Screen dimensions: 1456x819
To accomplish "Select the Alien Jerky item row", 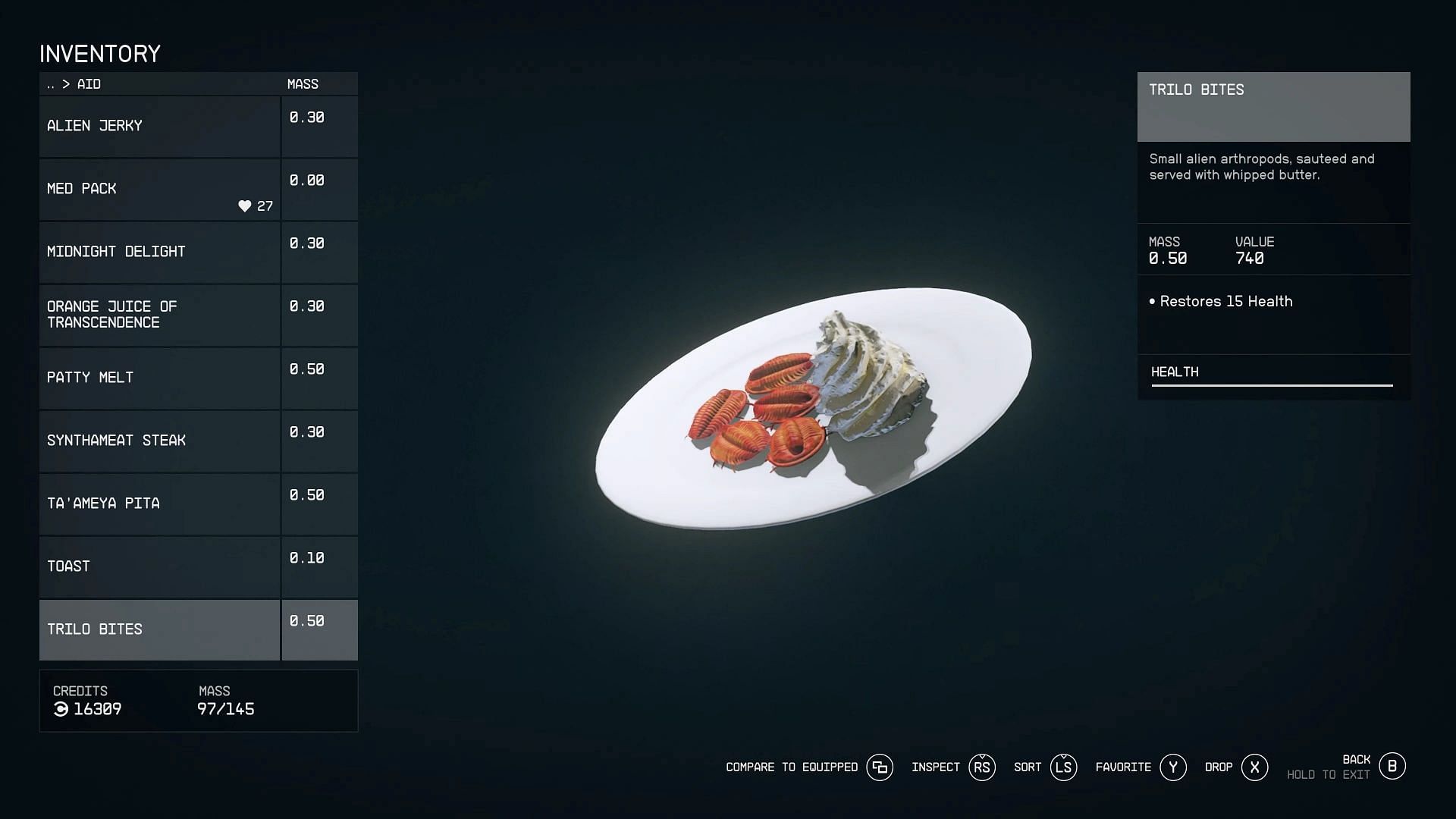I will (159, 126).
